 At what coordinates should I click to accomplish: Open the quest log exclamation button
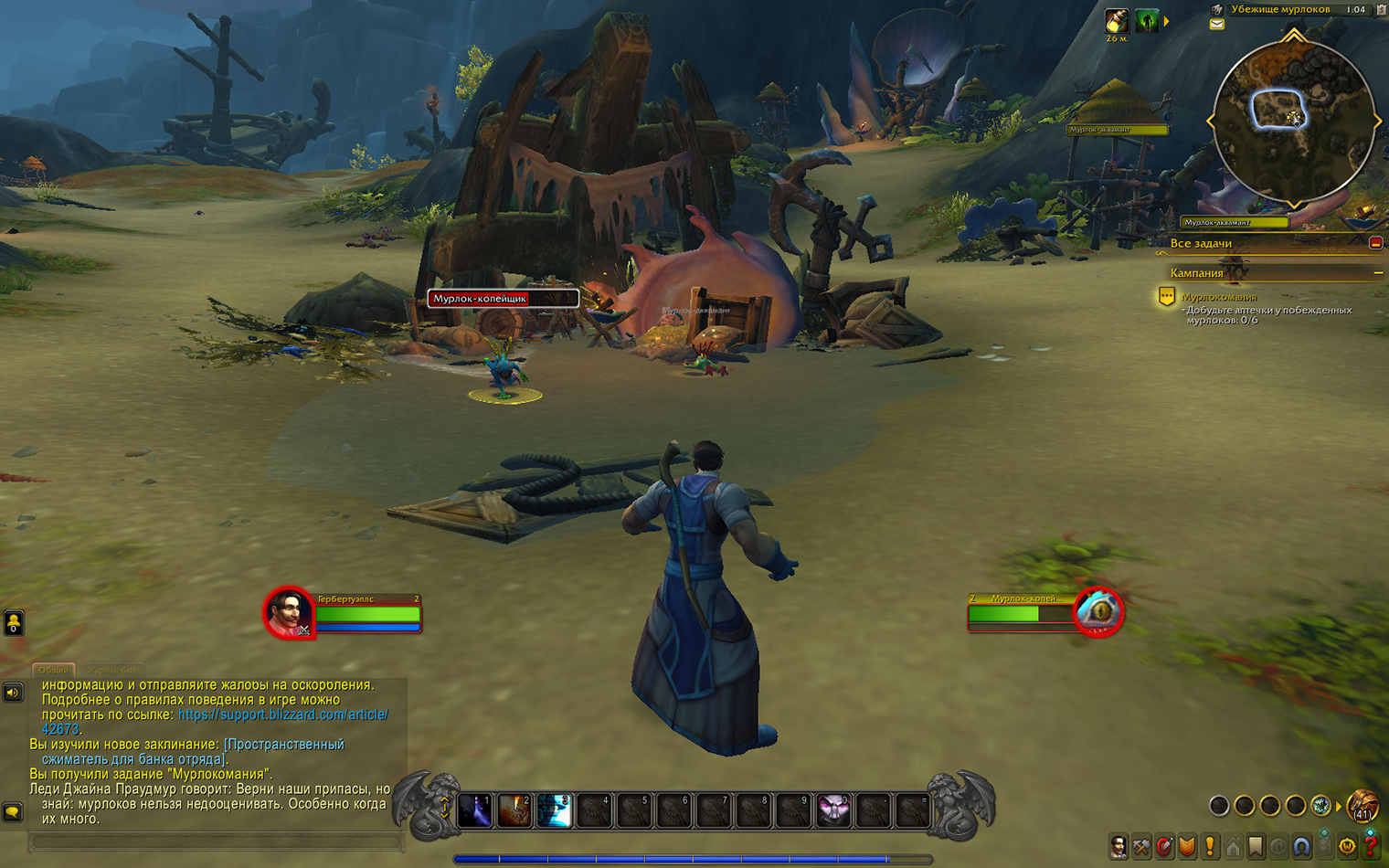pyautogui.click(x=1210, y=847)
